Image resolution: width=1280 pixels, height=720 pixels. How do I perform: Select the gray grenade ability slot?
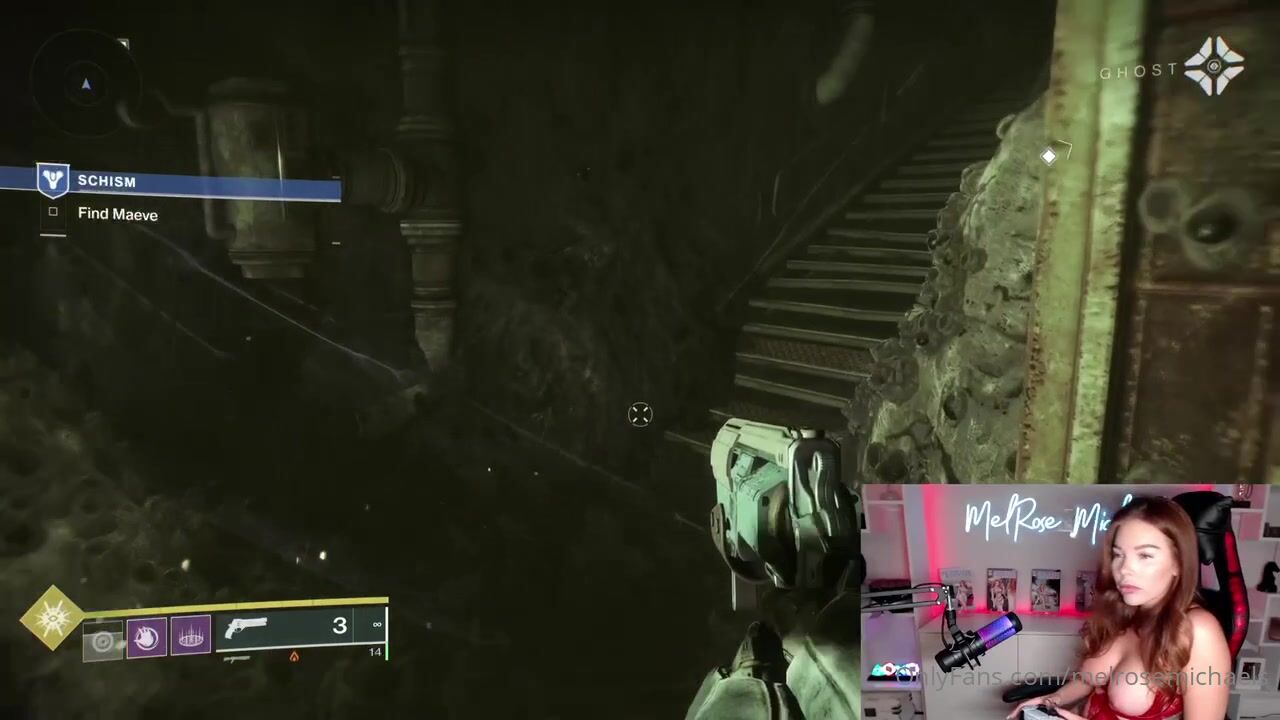[x=103, y=641]
